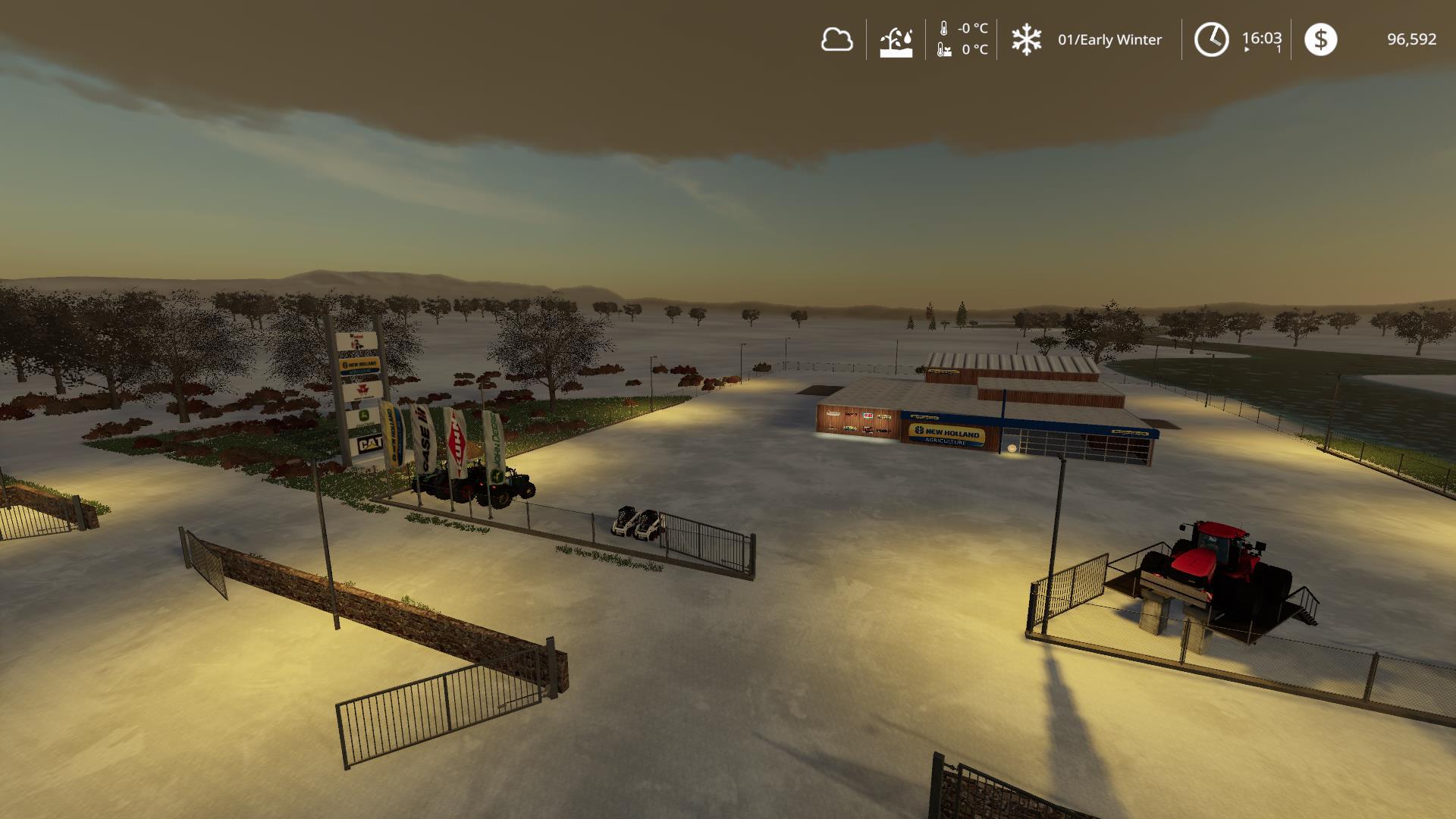Open the dollar money icon
This screenshot has height=819, width=1456.
point(1320,39)
